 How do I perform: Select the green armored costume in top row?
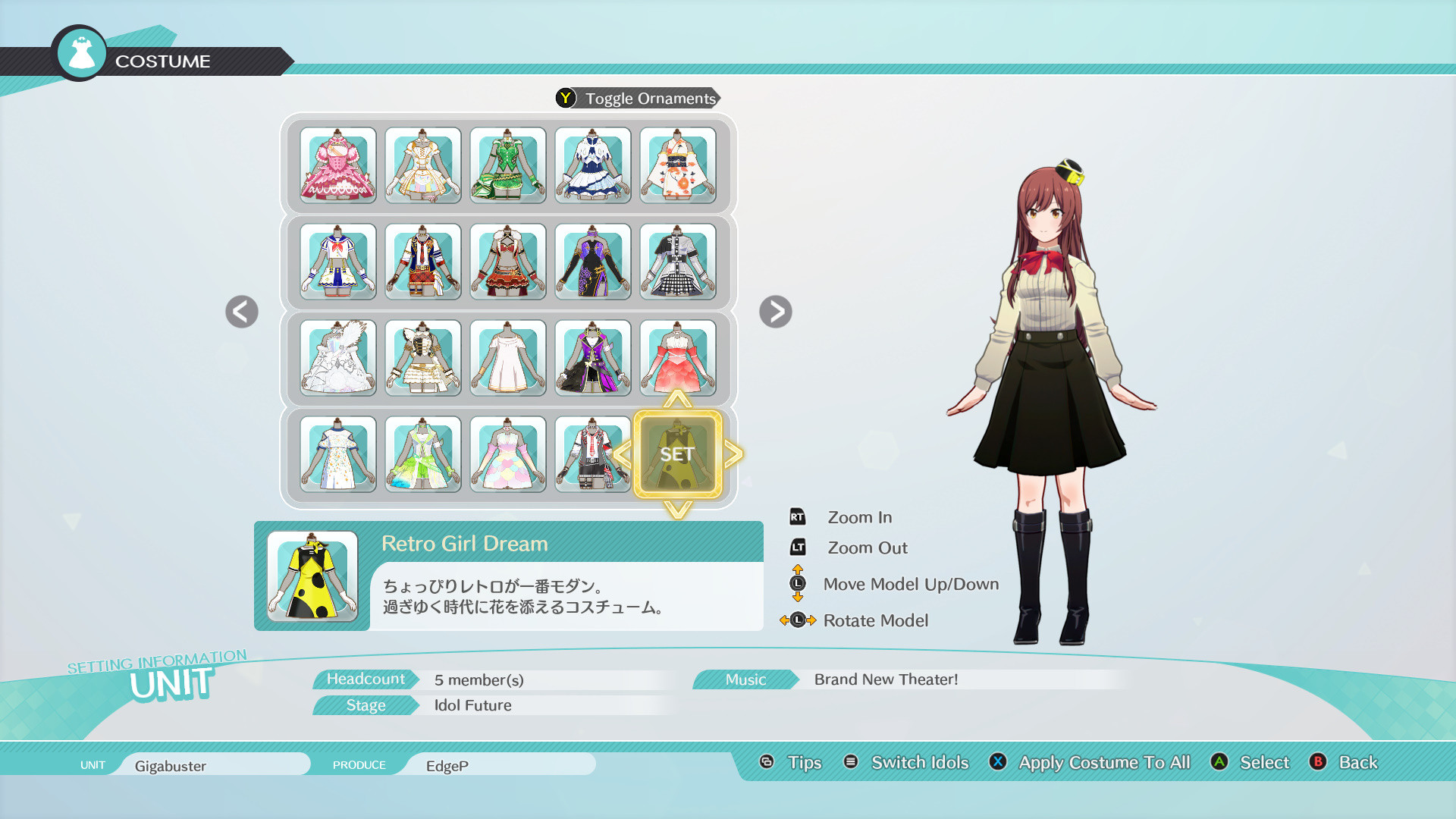[x=508, y=165]
